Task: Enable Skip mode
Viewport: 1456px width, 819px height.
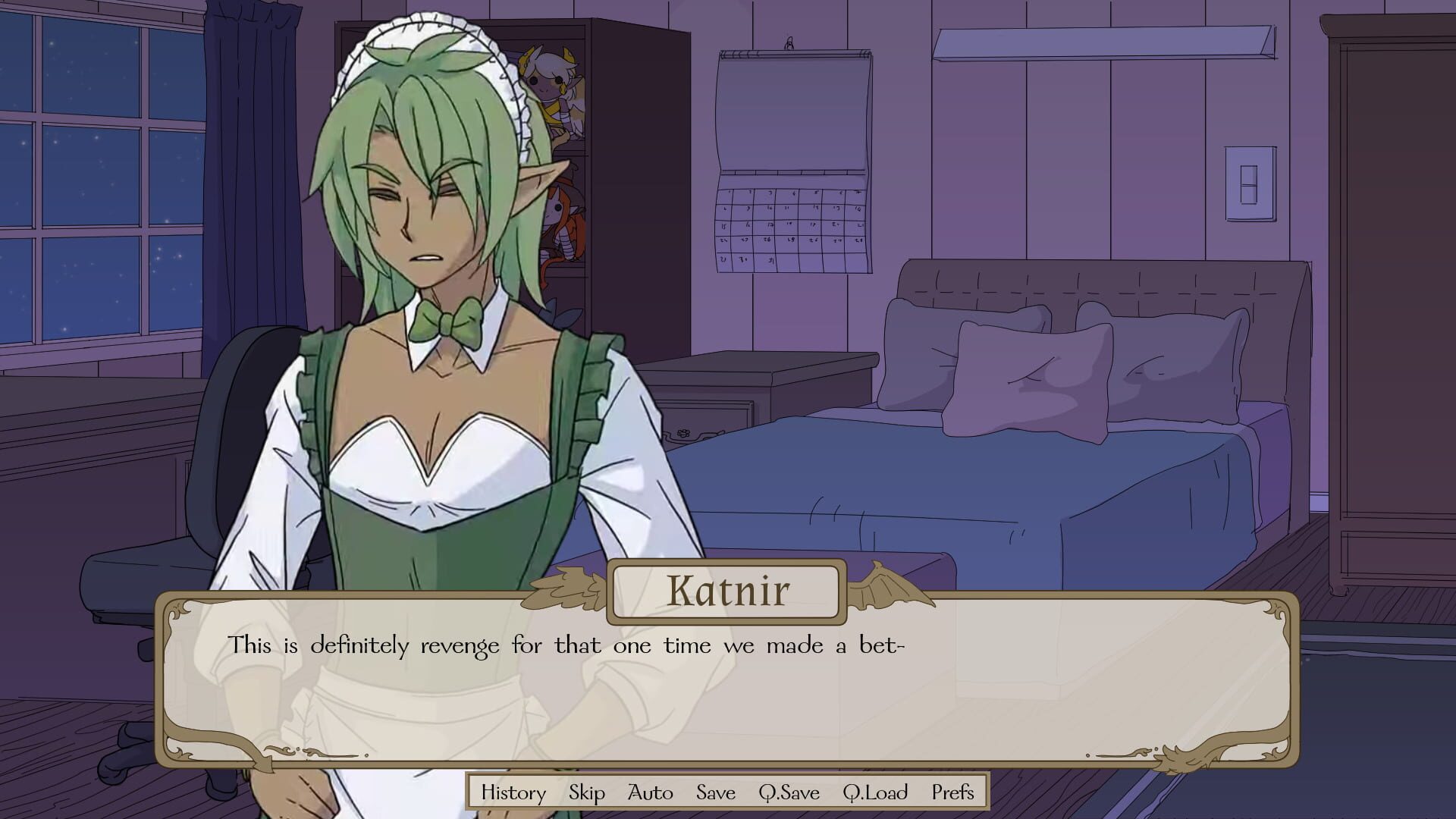Action: tap(588, 793)
